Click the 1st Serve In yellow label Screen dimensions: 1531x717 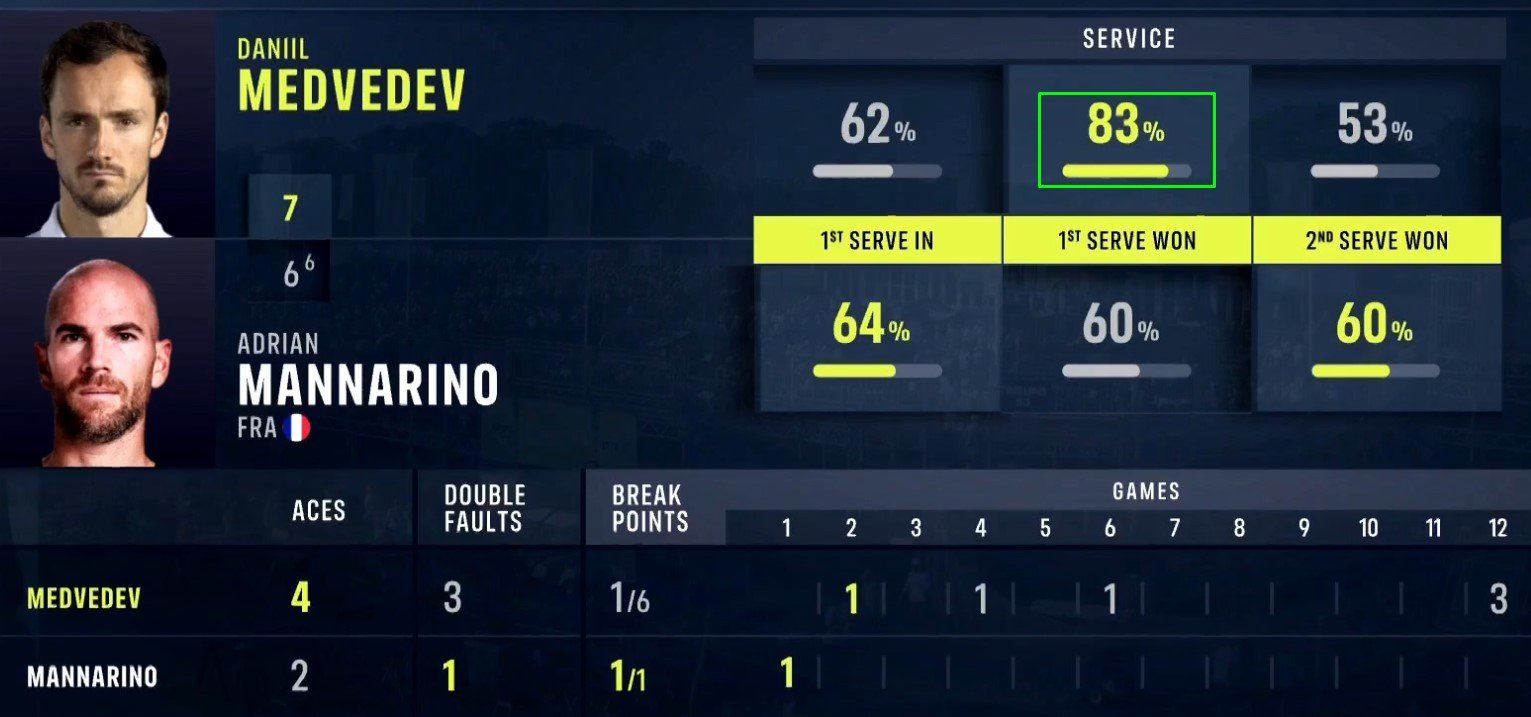point(877,240)
